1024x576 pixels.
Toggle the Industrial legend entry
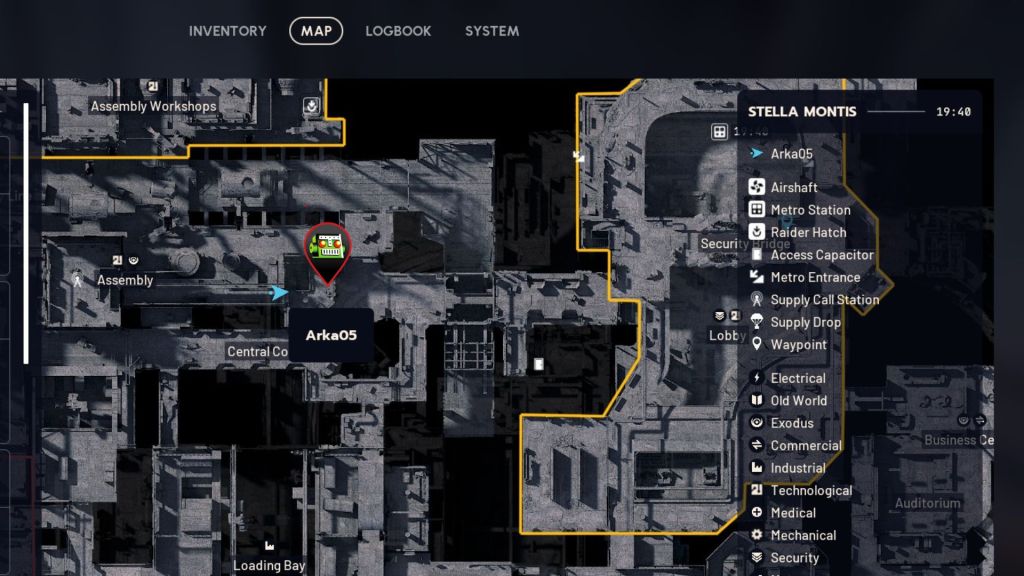[797, 468]
